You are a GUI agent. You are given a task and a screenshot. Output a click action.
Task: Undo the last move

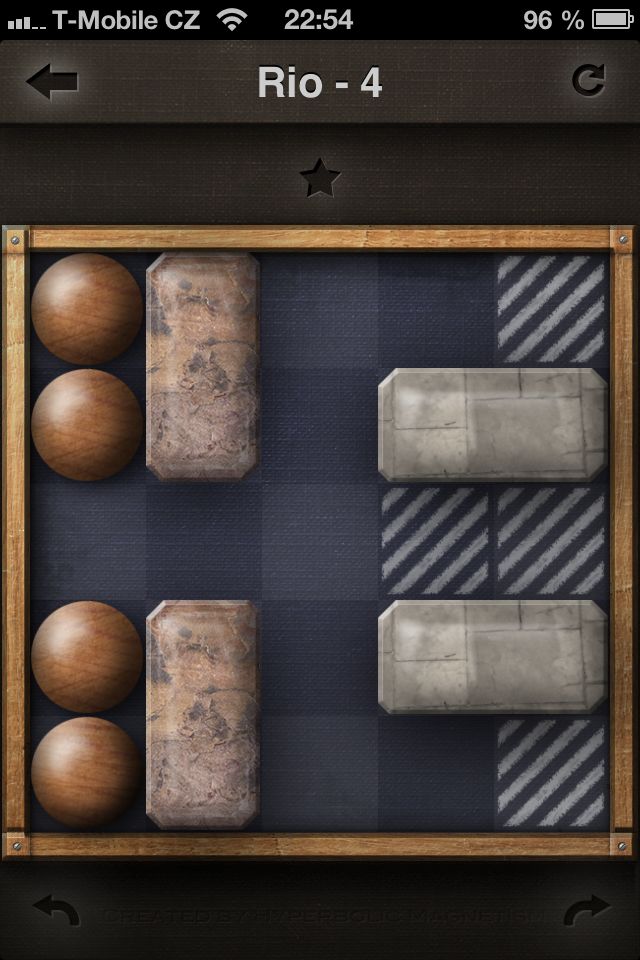point(56,911)
